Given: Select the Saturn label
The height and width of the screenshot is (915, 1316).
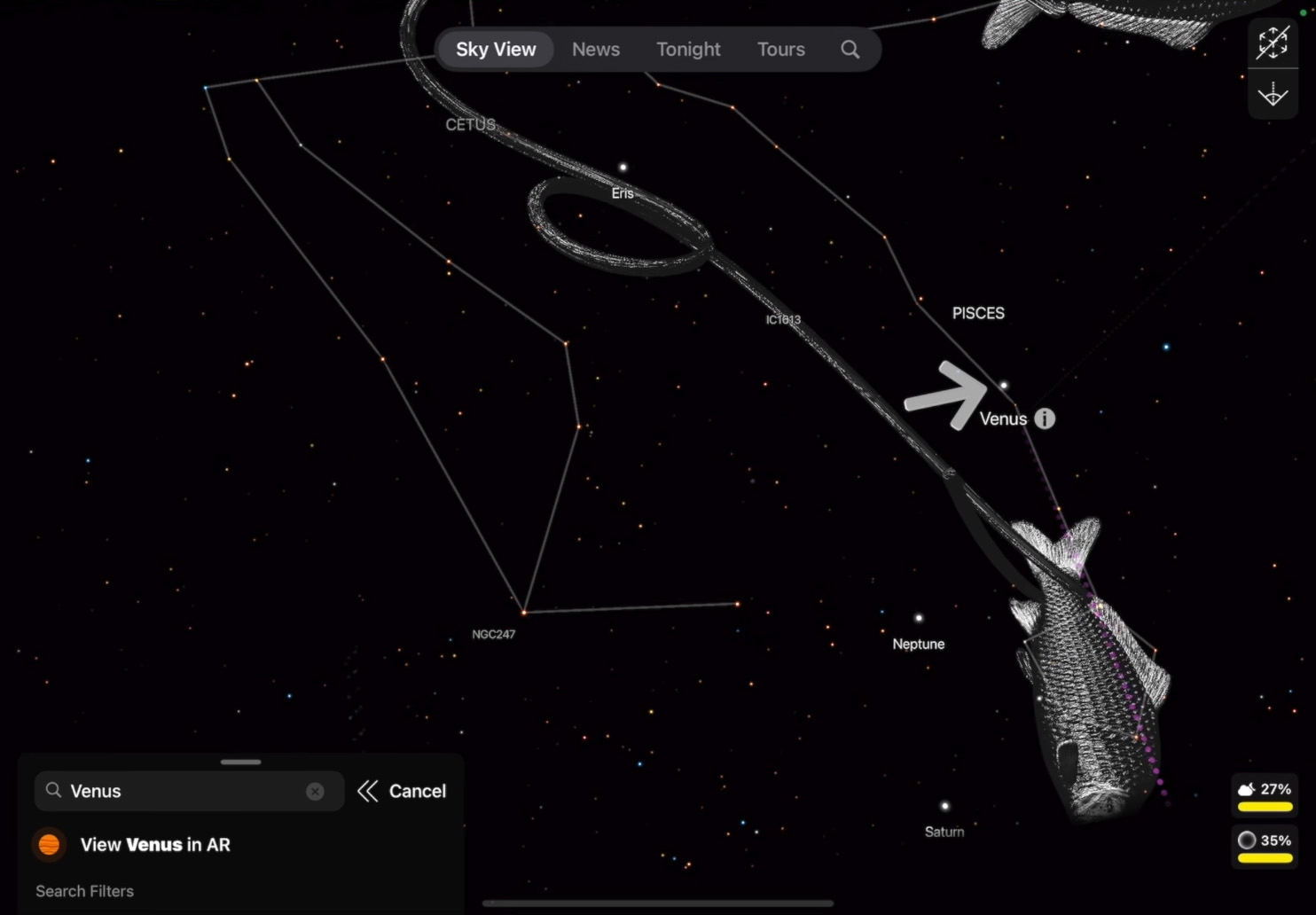Looking at the screenshot, I should click(x=944, y=832).
